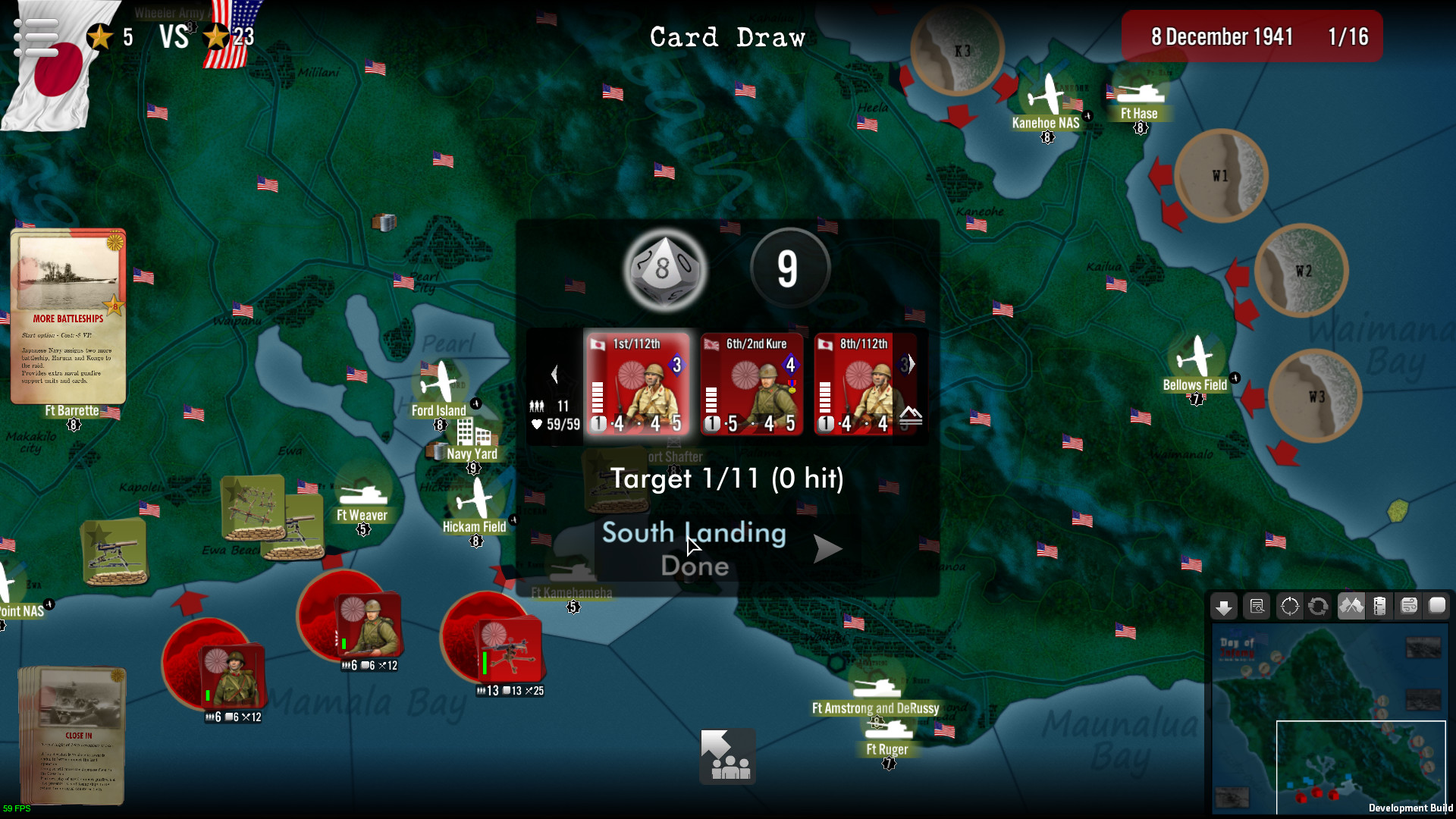
Task: Toggle the down-arrow panel button on minimap toolbar
Action: (1224, 606)
